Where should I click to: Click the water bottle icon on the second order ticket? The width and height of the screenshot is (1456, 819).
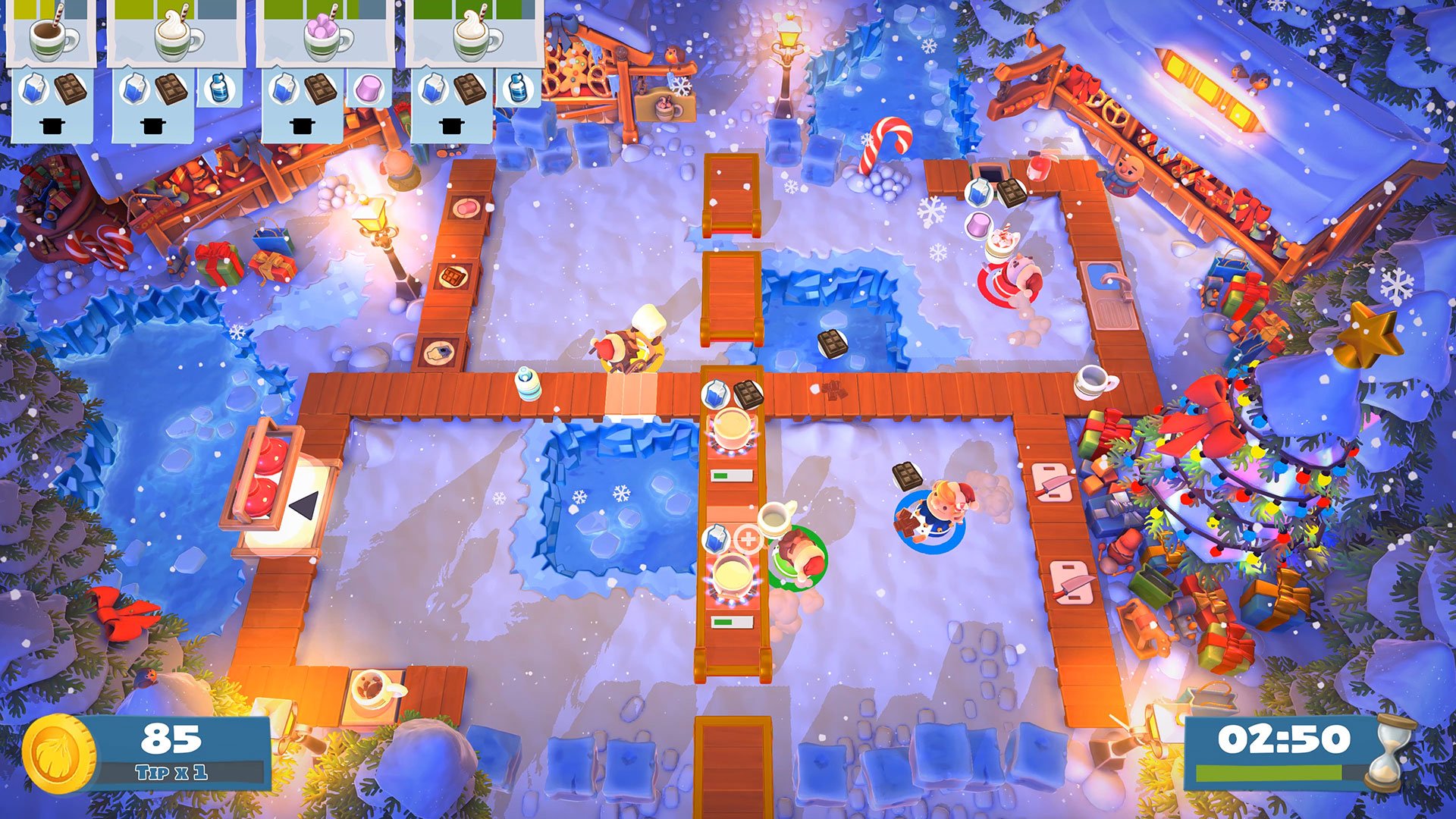coord(221,89)
